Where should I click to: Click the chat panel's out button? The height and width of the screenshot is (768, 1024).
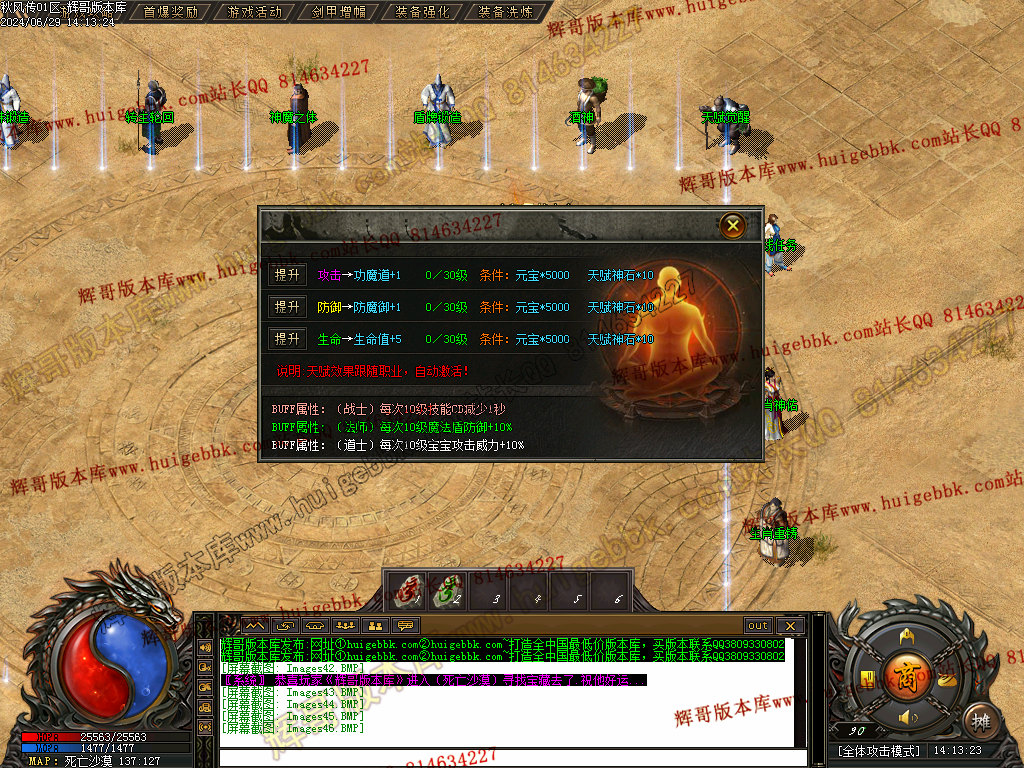pos(758,626)
